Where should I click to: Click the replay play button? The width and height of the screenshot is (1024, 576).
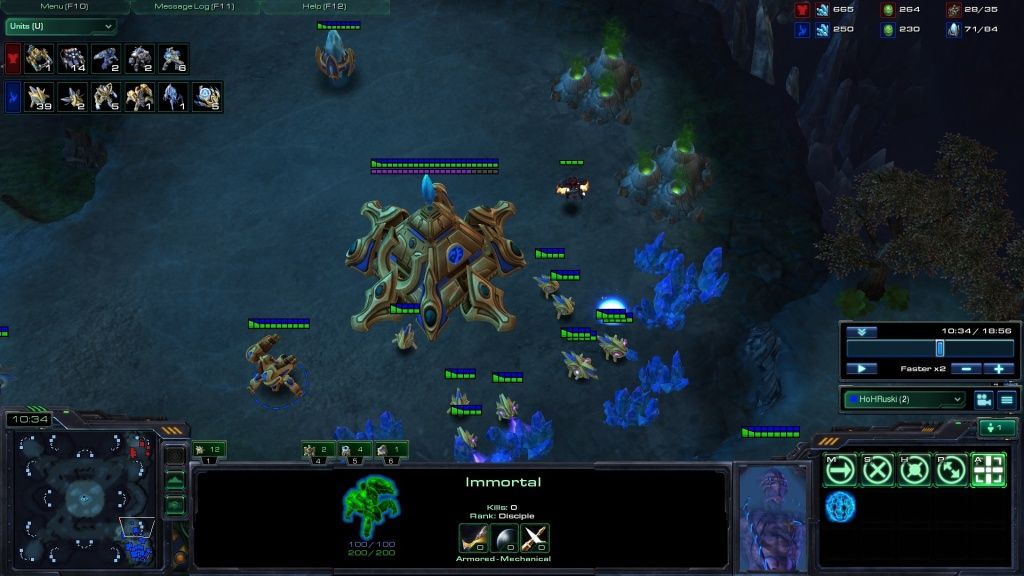[861, 368]
